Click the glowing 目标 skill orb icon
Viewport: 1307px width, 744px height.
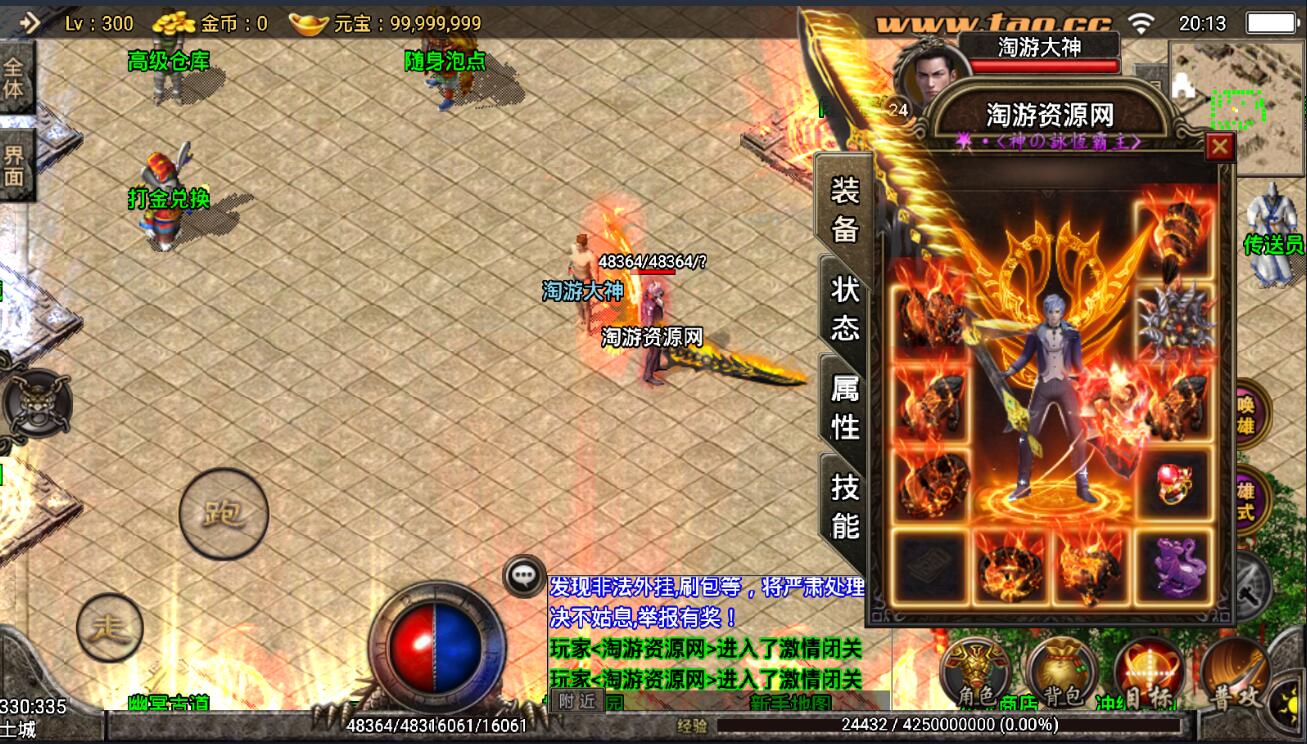1148,672
